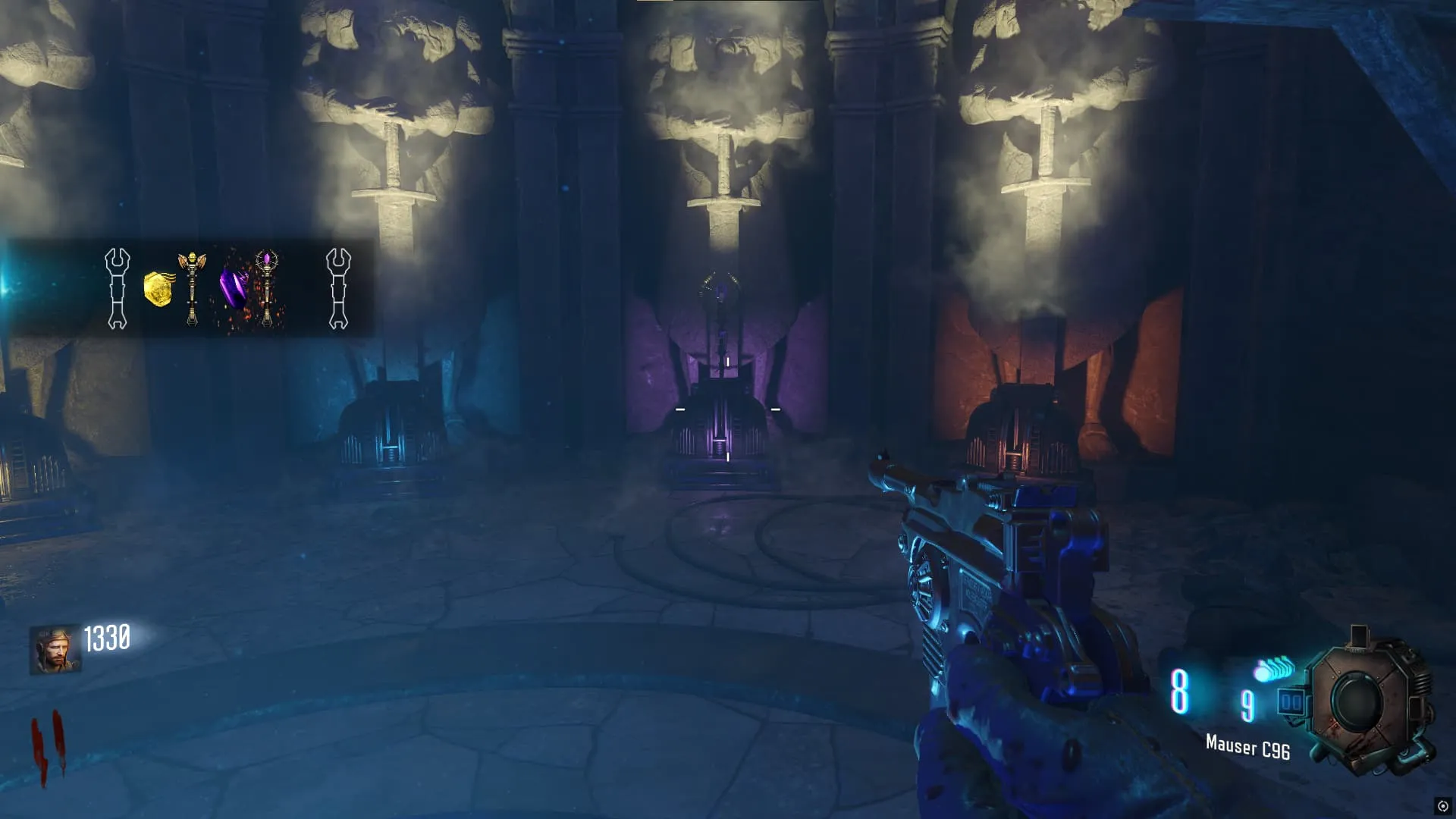The image size is (1456, 819).
Task: Click the Mauser C96 weapon label
Action: (x=1247, y=747)
